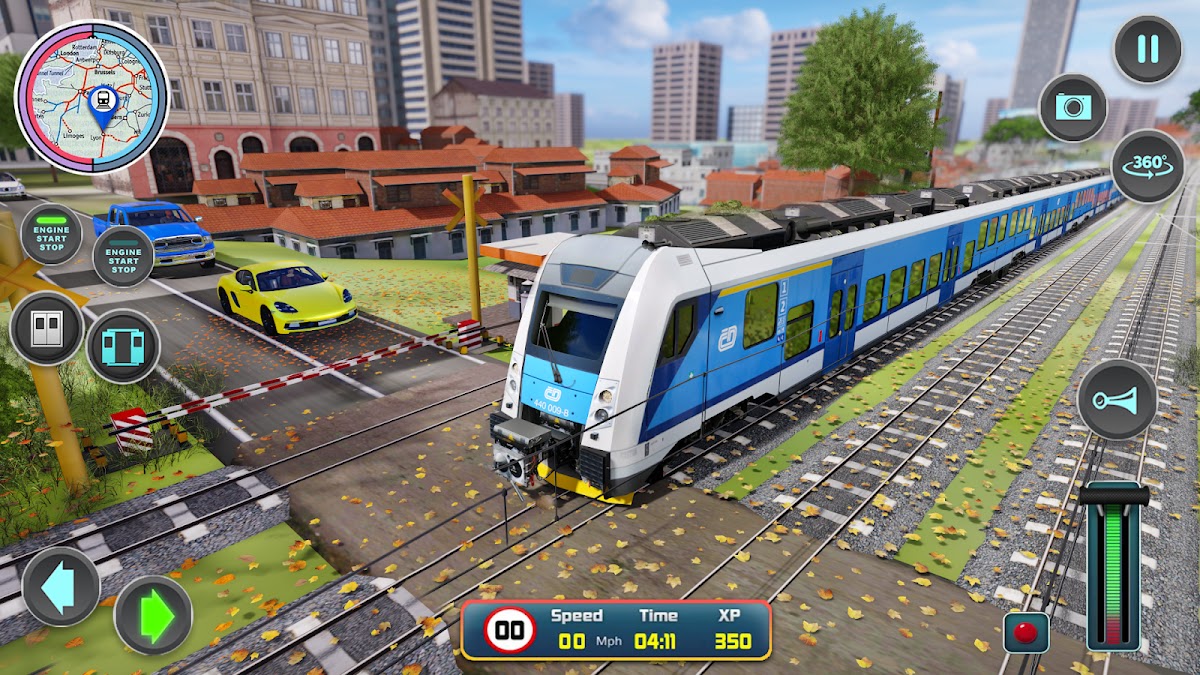This screenshot has height=675, width=1200.
Task: Pause the game with the pause button
Action: (1147, 49)
